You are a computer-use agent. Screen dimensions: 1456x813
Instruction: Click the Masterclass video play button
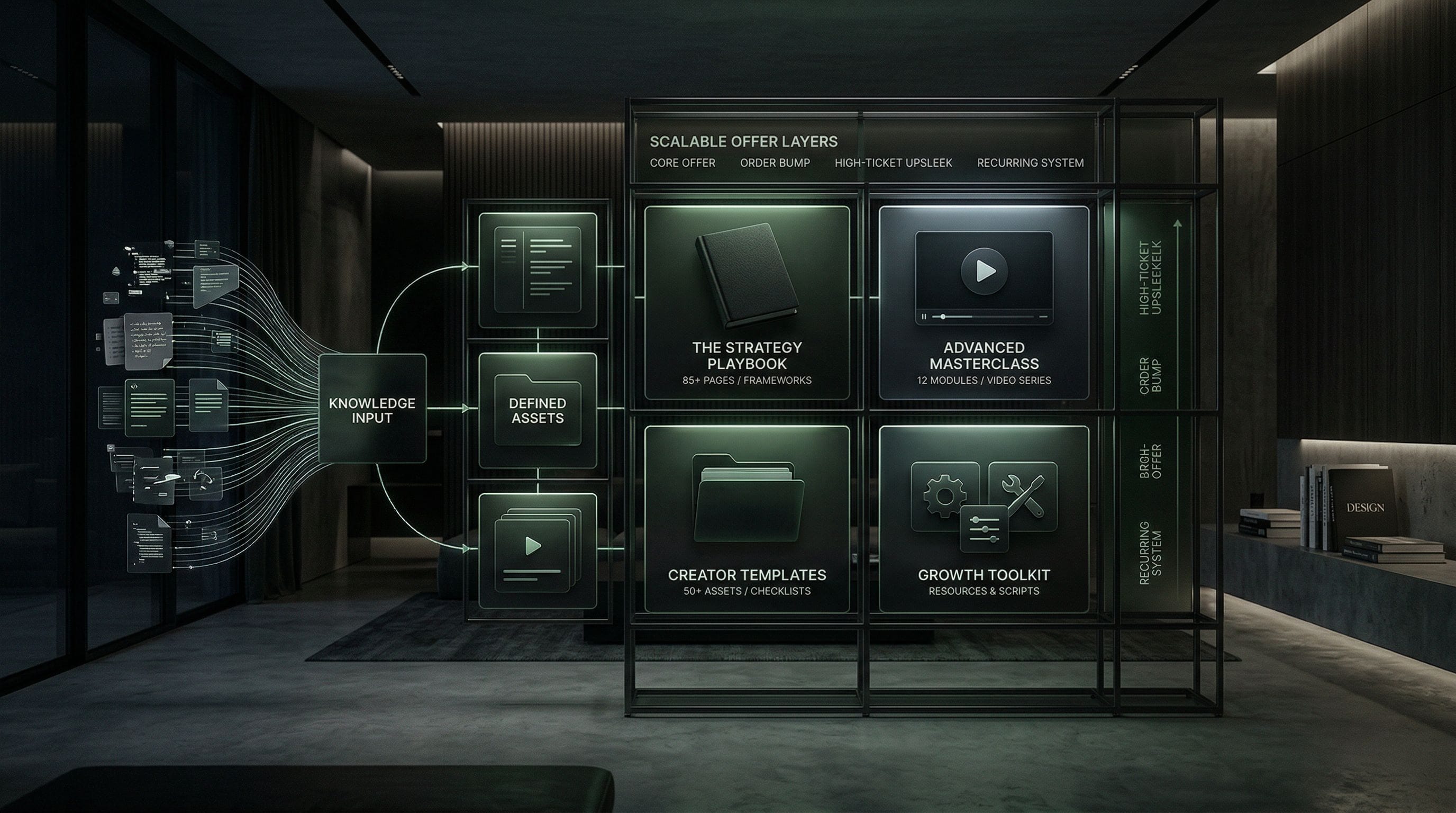[x=984, y=271]
